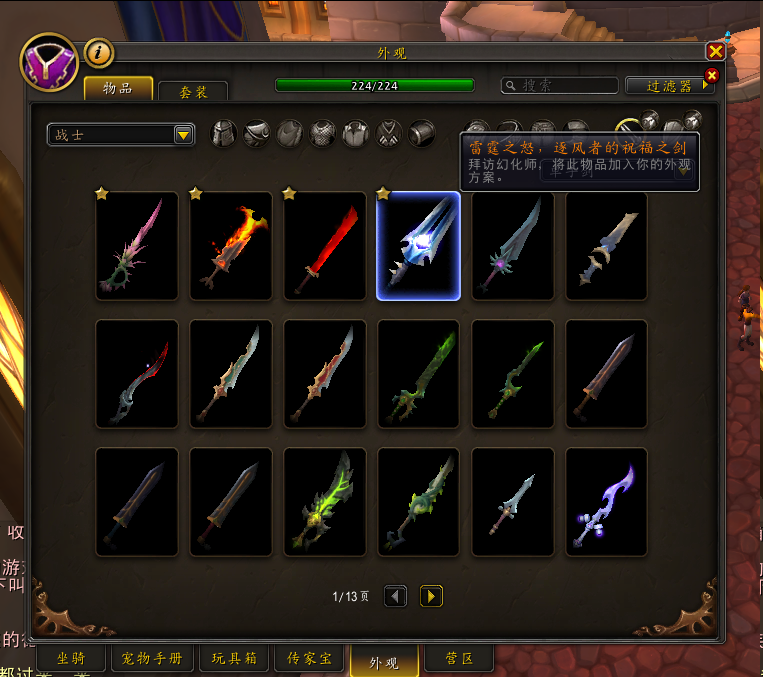
Task: Close the 外观 appearance window
Action: 715,51
